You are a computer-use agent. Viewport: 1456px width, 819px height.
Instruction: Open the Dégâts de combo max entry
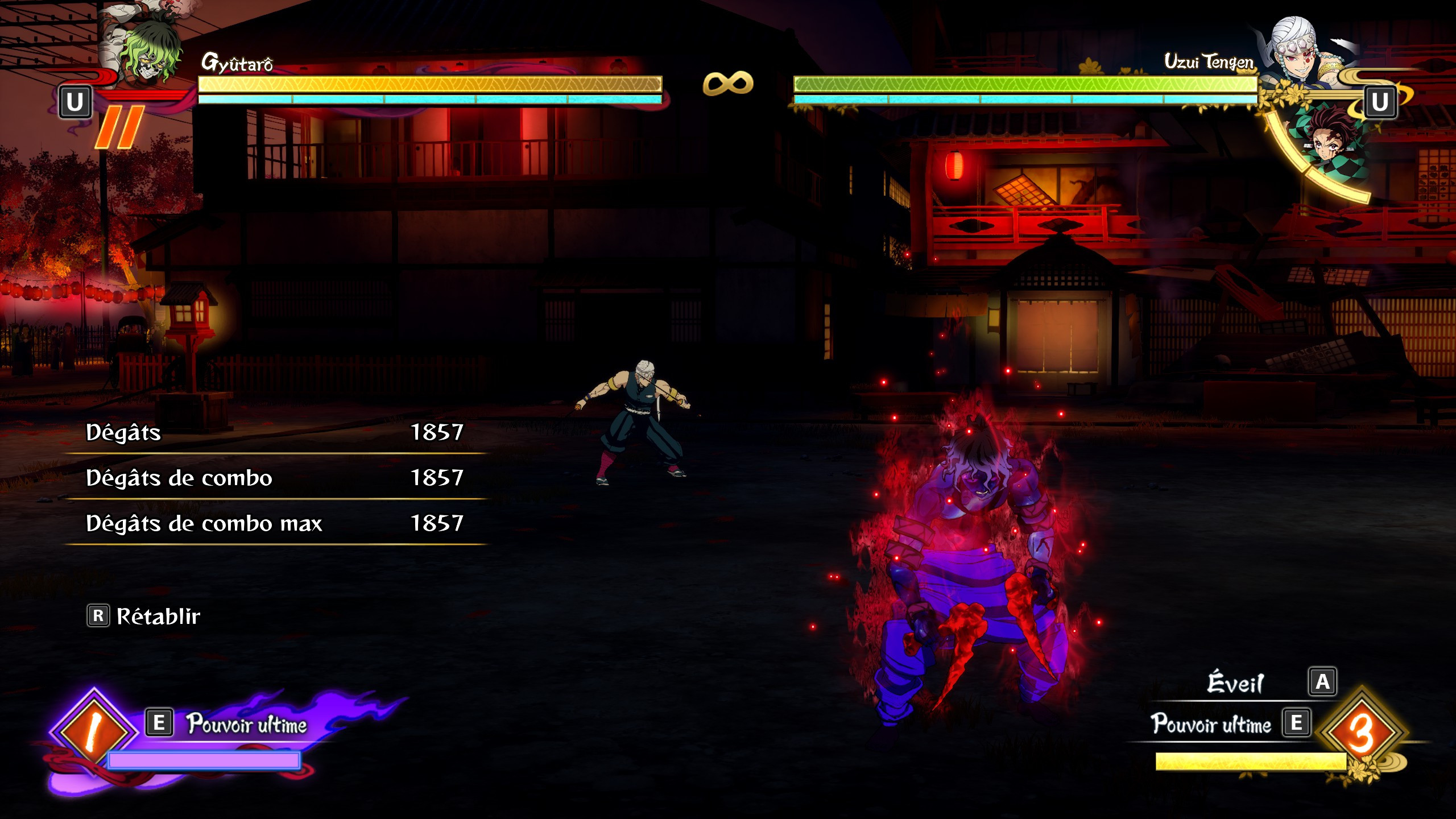pyautogui.click(x=273, y=524)
